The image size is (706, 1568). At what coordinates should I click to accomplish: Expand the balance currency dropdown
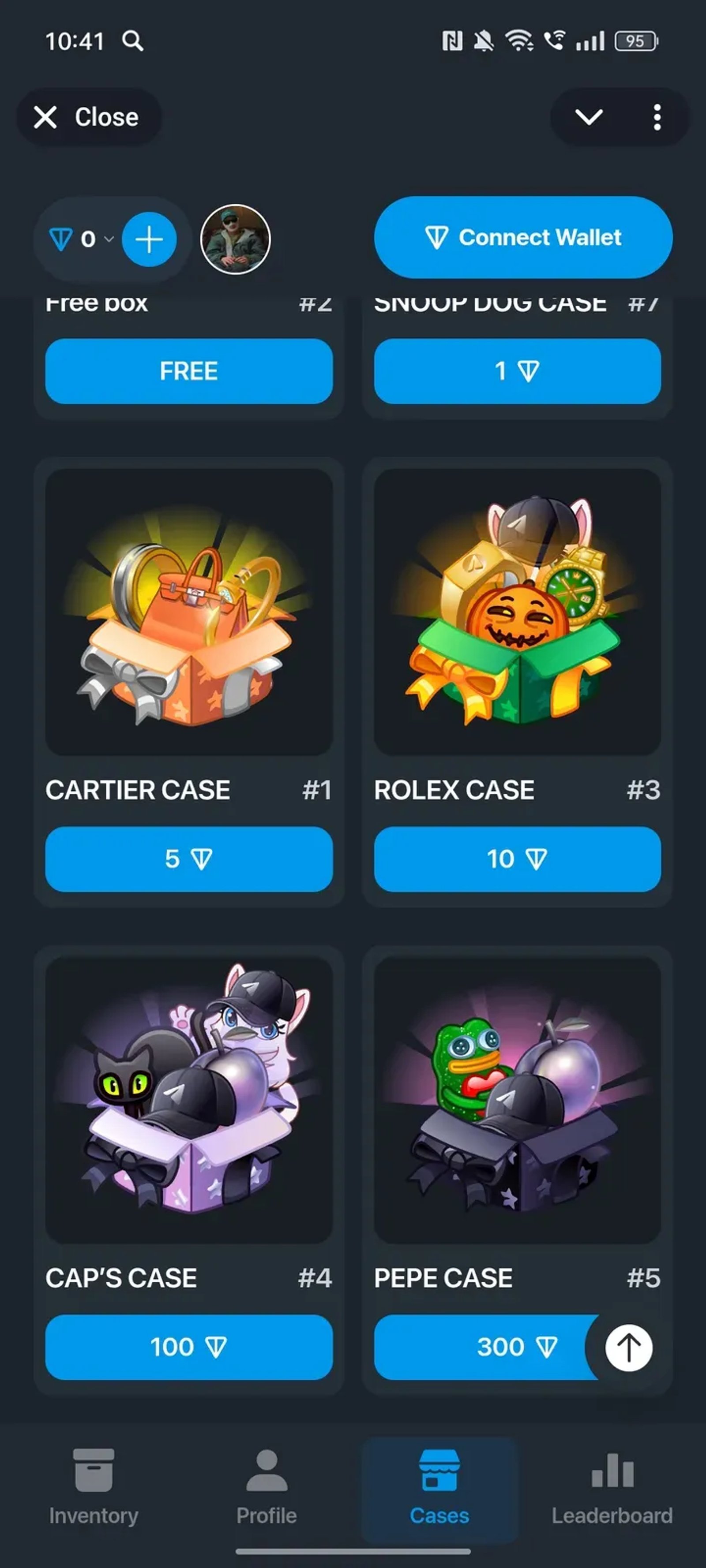tap(109, 240)
